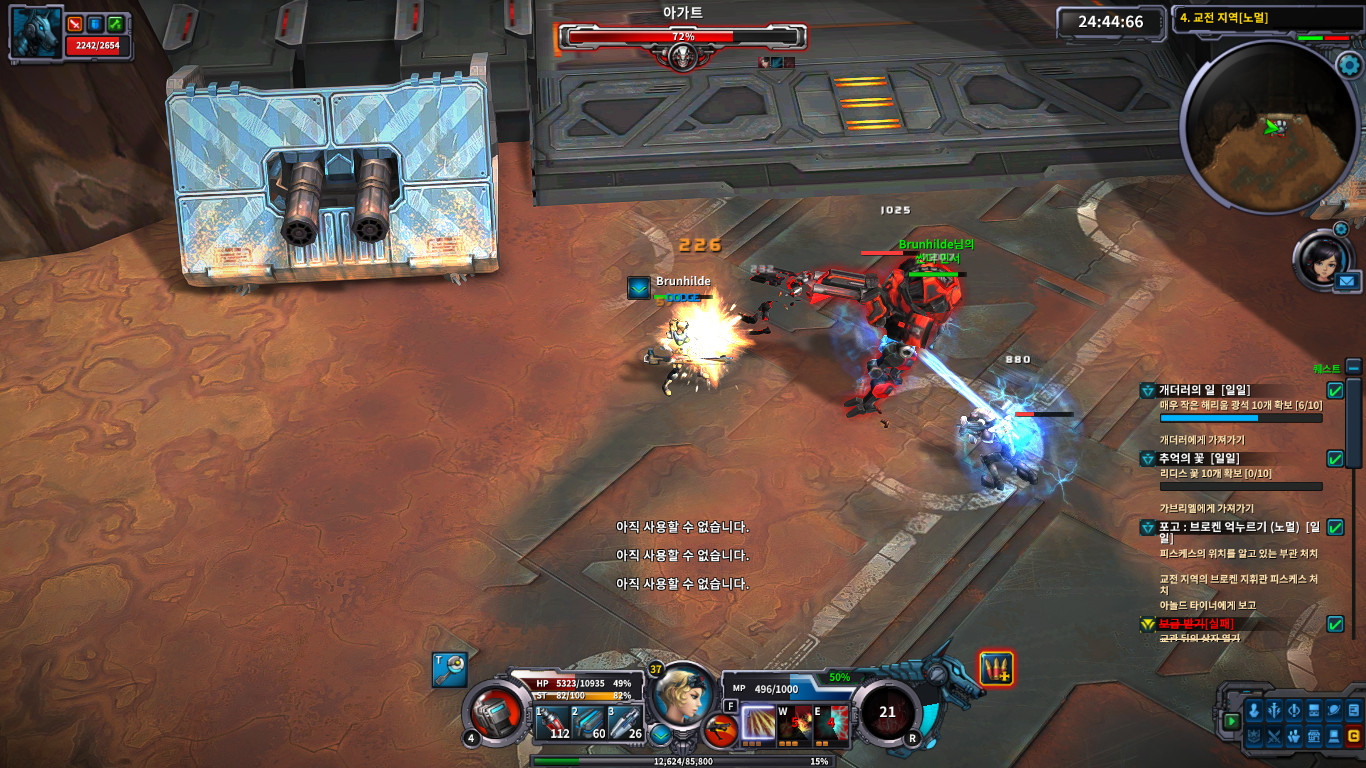Open the character info menu icon

[x=1254, y=710]
